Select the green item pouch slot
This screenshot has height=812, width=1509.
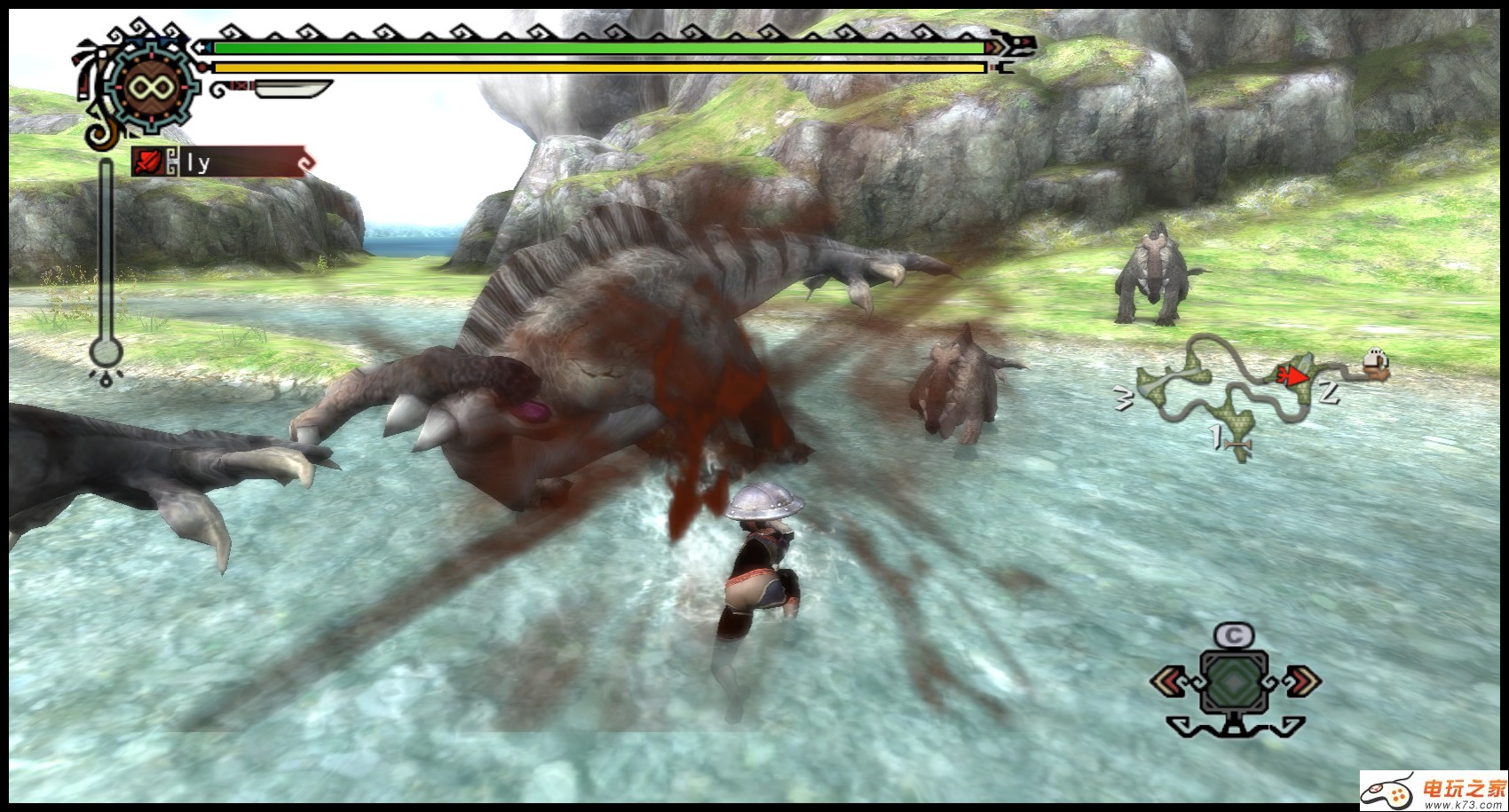(x=1234, y=681)
